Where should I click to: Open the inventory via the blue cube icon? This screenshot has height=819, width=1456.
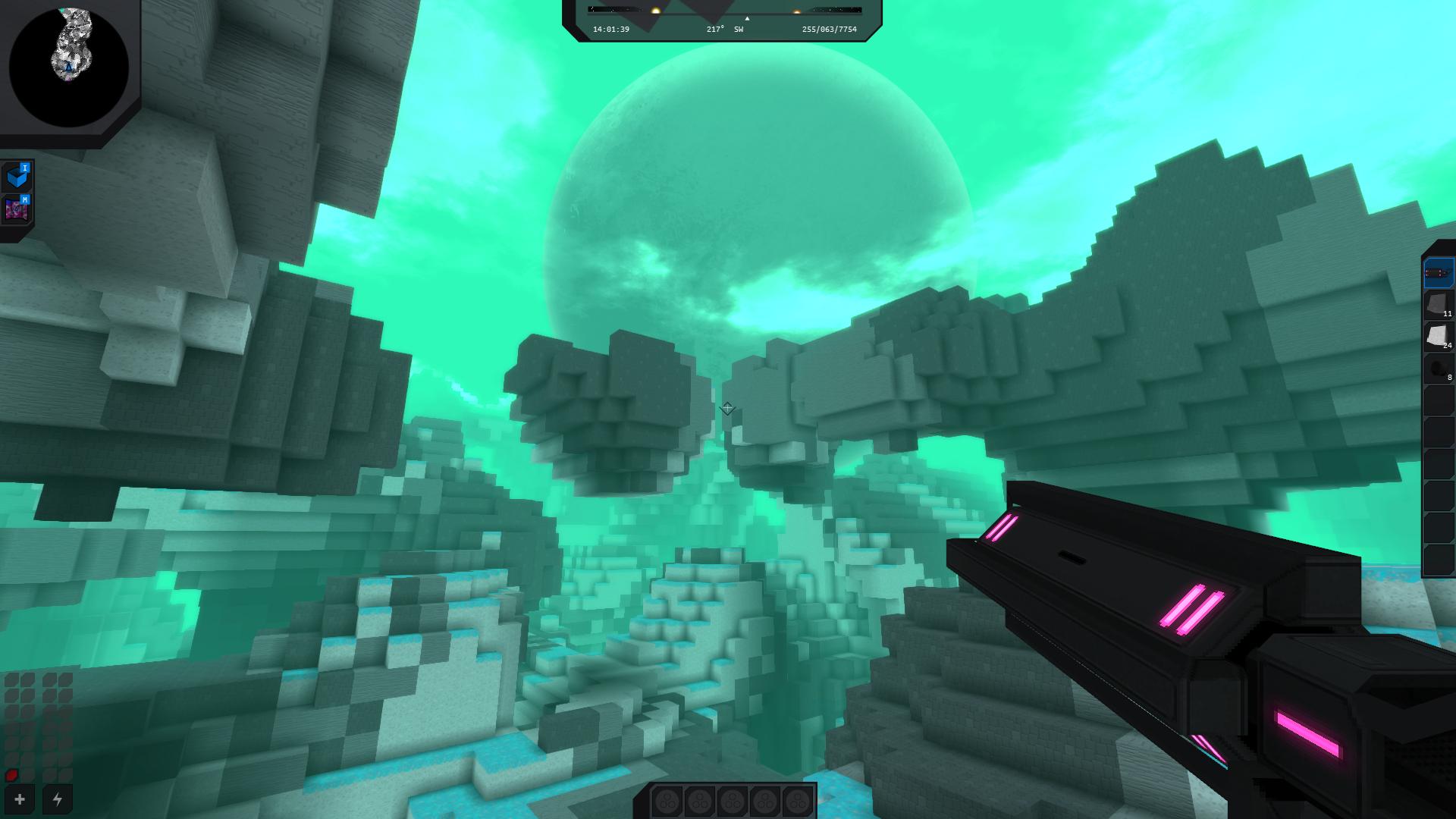coord(17,174)
